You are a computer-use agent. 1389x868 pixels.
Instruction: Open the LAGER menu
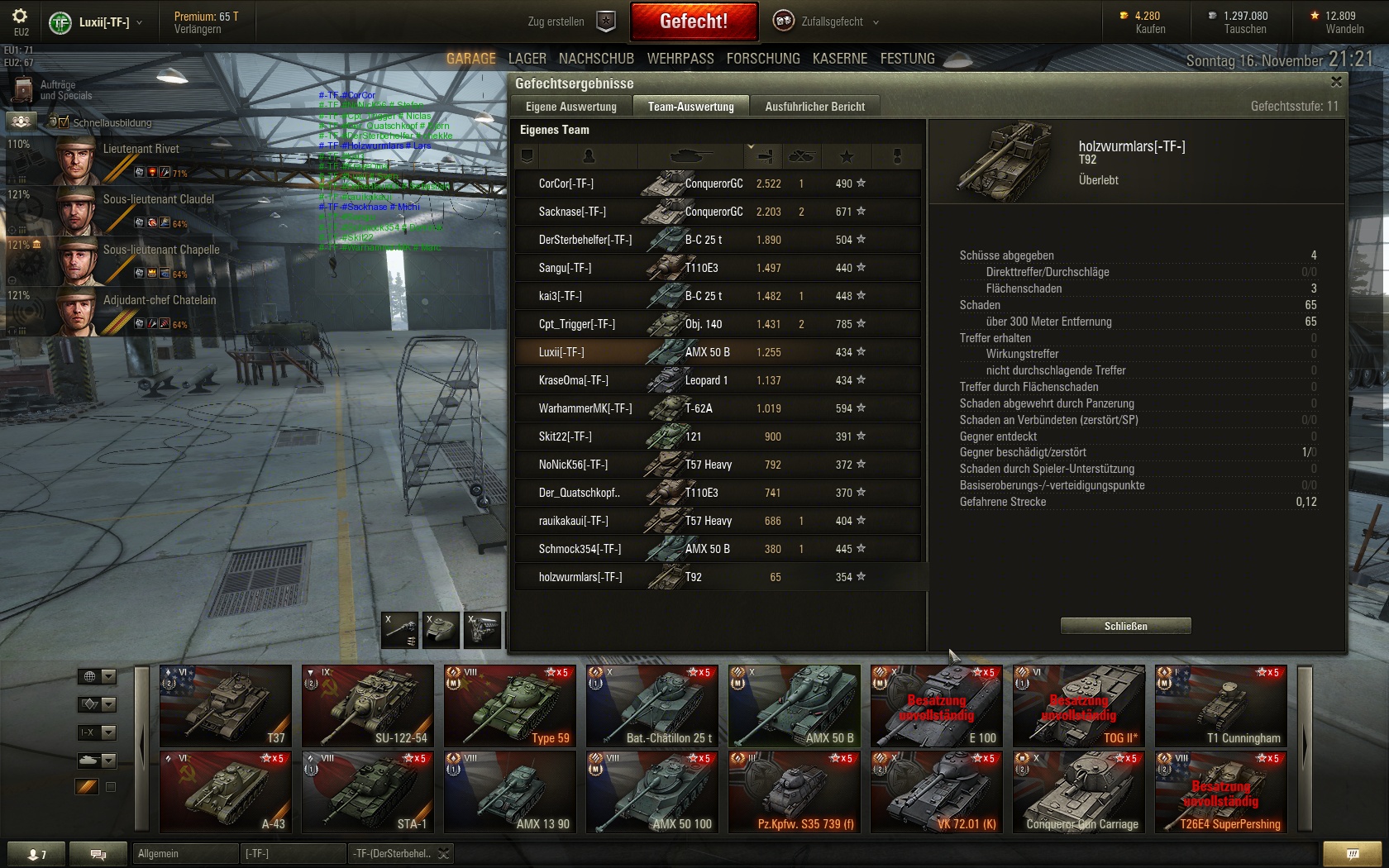point(527,59)
